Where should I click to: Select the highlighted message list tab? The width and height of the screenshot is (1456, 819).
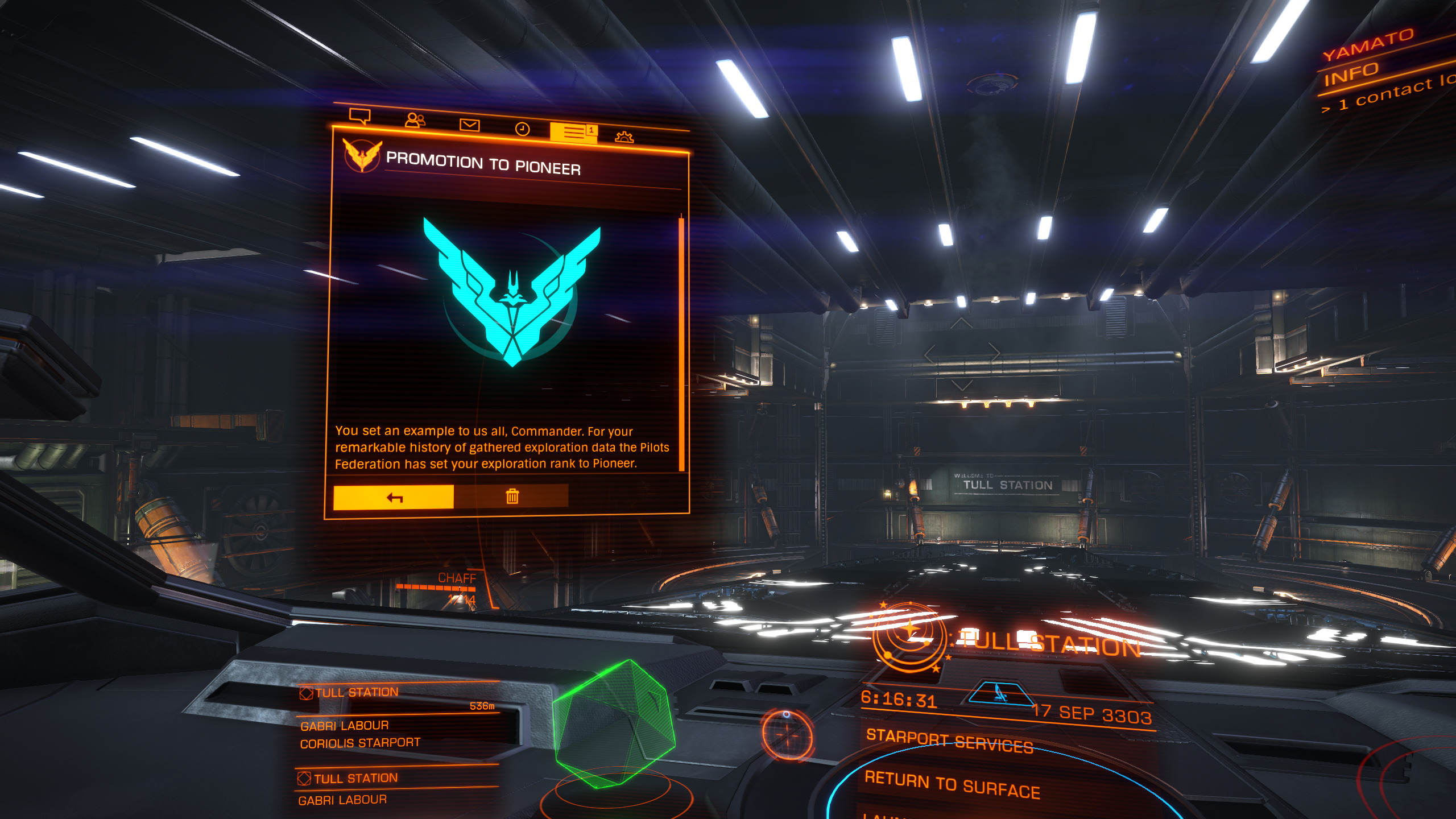pos(573,133)
